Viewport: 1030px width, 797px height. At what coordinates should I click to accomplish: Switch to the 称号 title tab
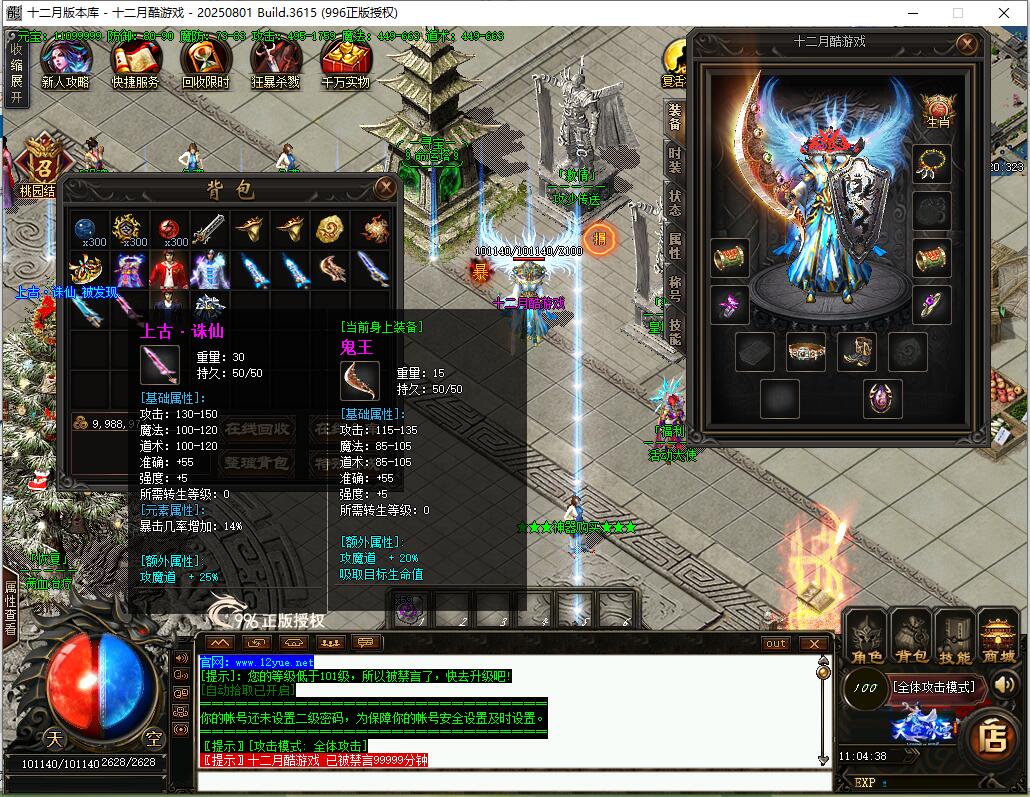pyautogui.click(x=676, y=288)
